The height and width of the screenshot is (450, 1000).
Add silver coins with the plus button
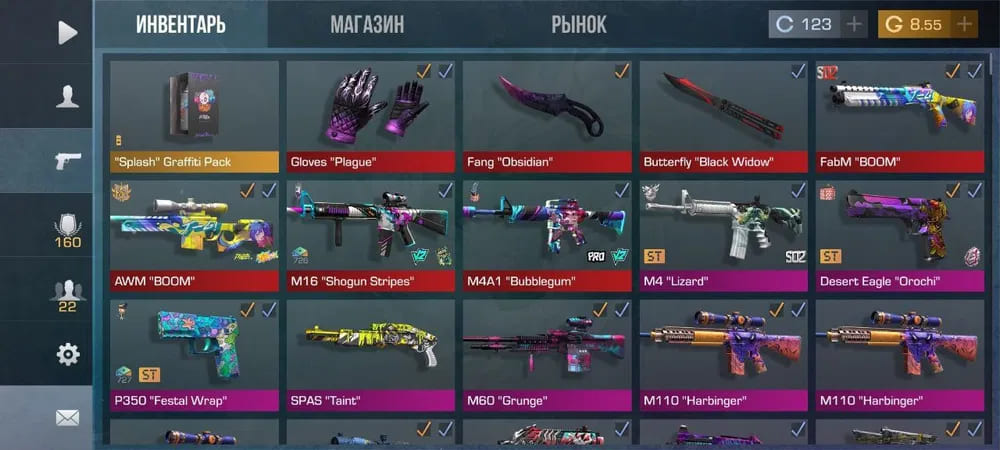(x=854, y=25)
